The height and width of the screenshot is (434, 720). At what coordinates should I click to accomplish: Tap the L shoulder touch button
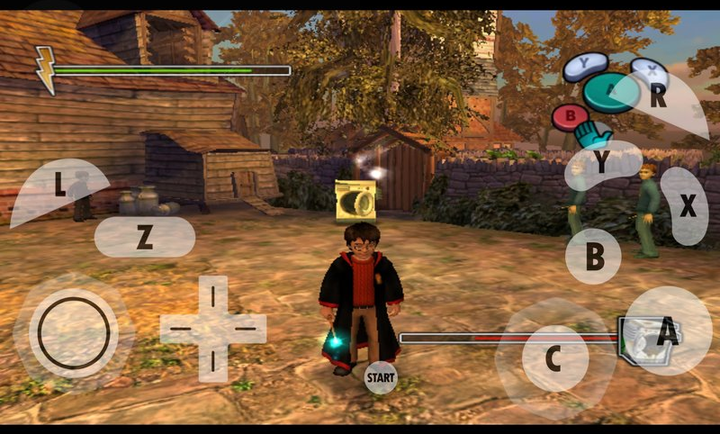pos(58,187)
